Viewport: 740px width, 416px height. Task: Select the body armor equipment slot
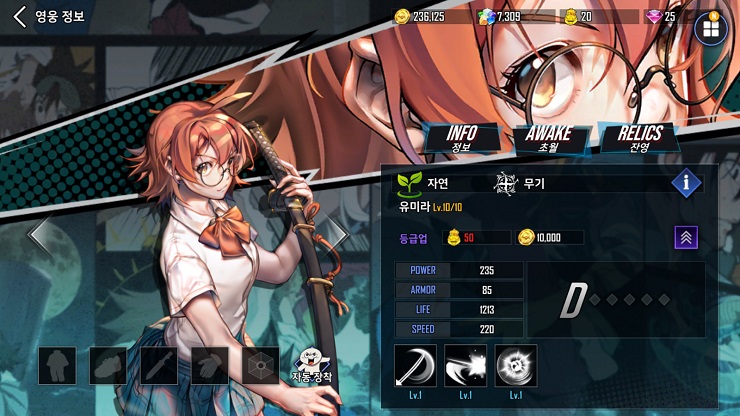click(x=57, y=366)
